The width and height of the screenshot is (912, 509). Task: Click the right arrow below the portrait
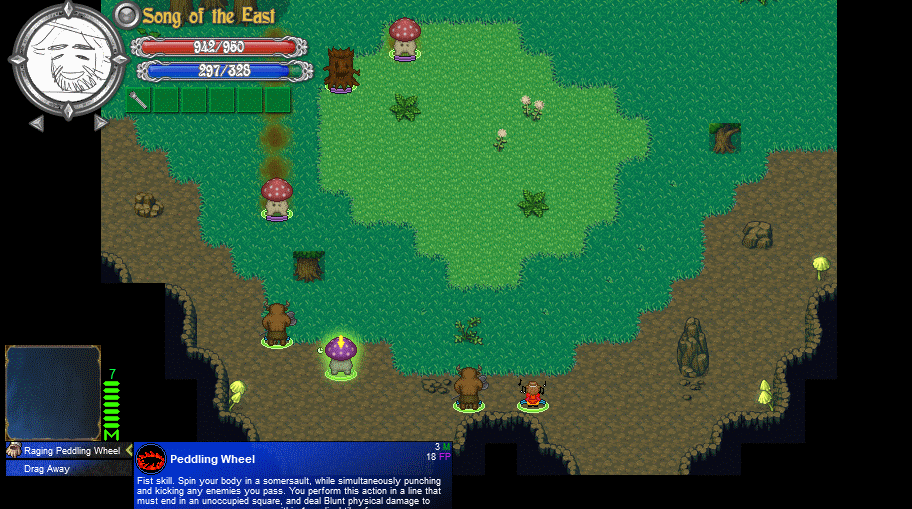pyautogui.click(x=100, y=123)
